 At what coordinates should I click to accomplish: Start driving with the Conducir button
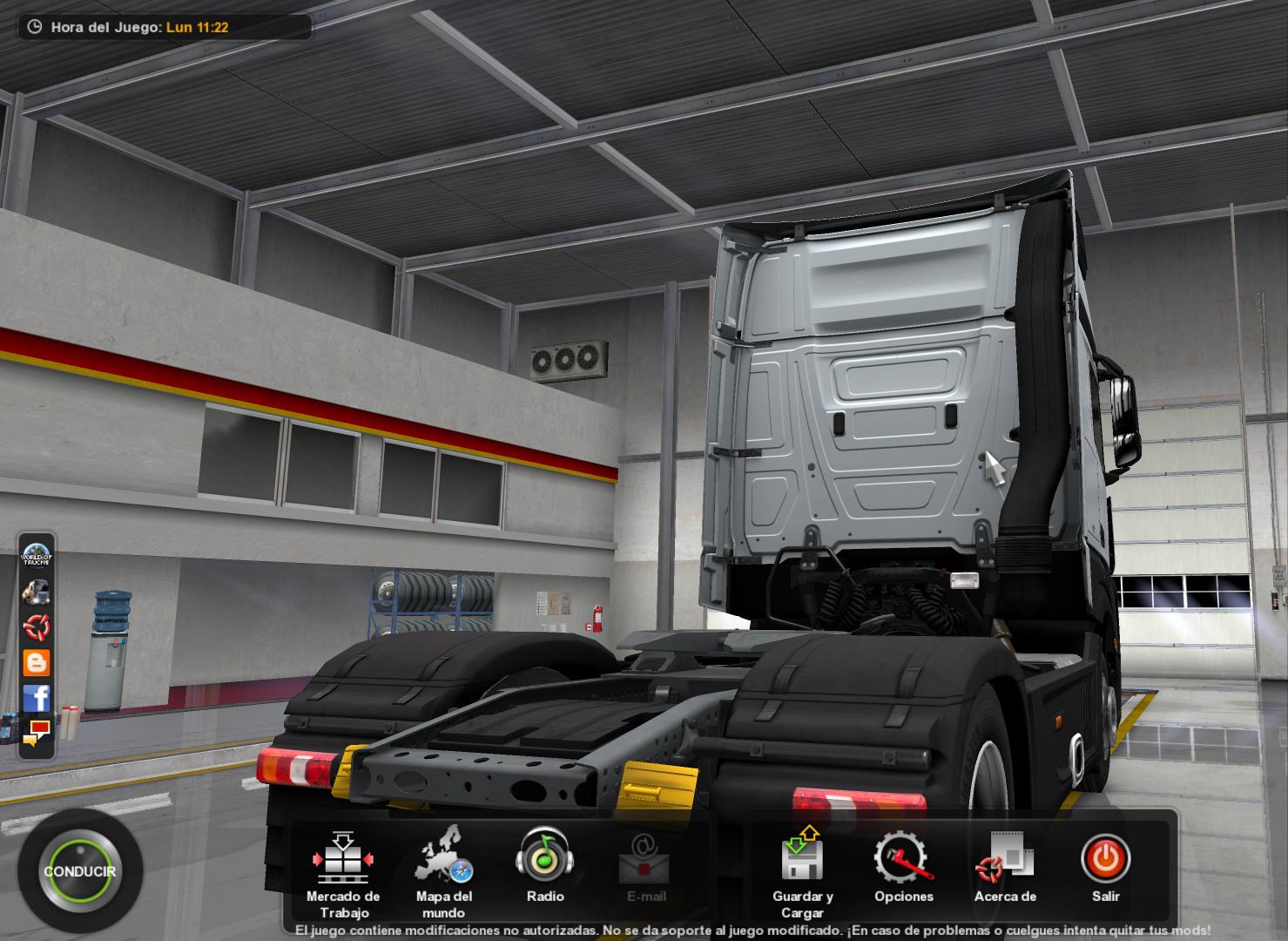[79, 870]
